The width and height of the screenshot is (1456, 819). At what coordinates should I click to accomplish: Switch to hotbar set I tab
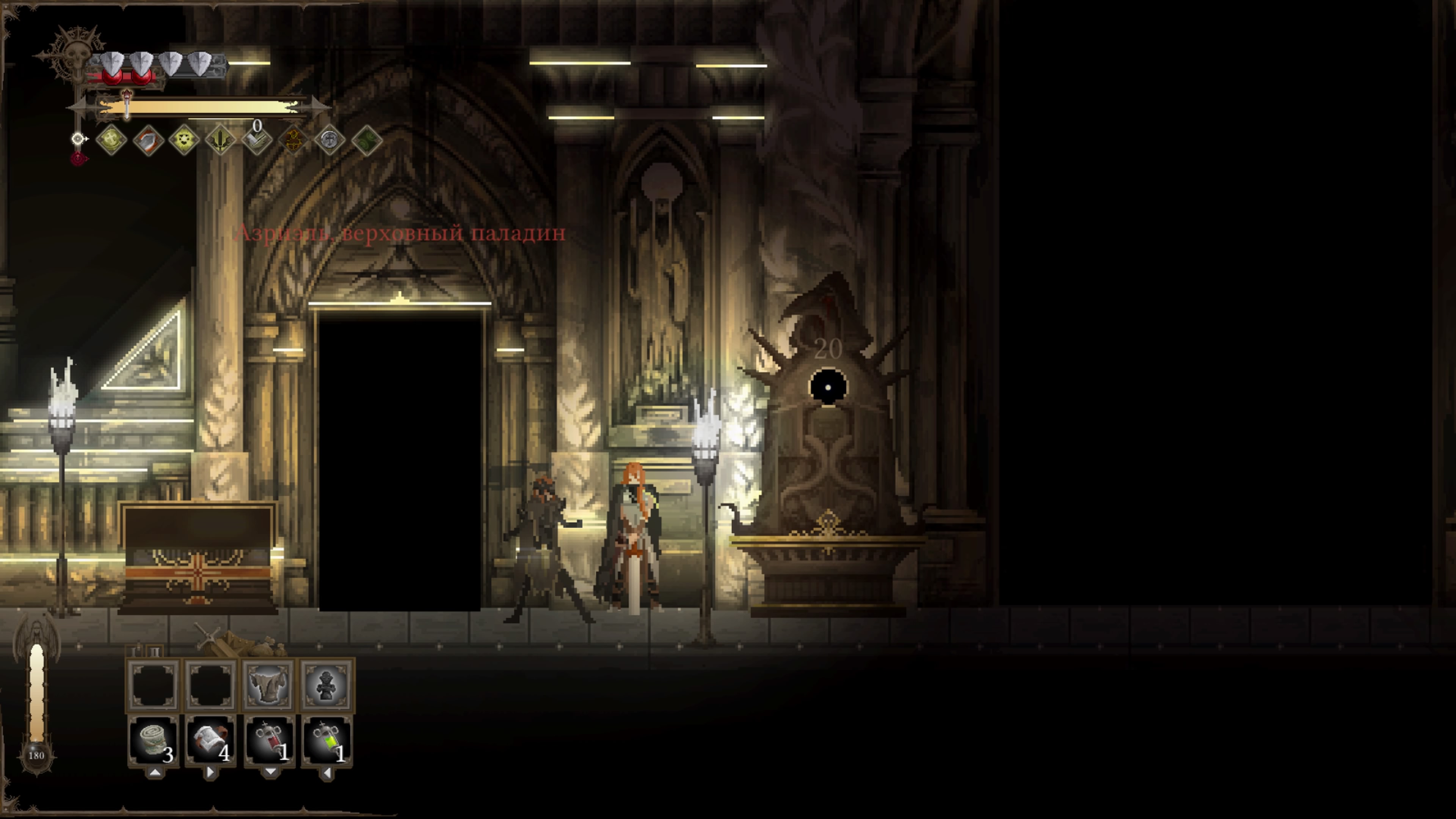point(135,652)
